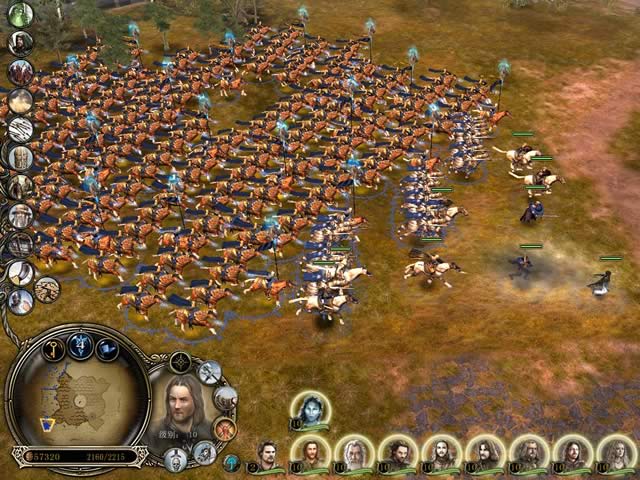Click the green-hooded figure icon in the side column
Image resolution: width=640 pixels, height=480 pixels.
coord(20,15)
